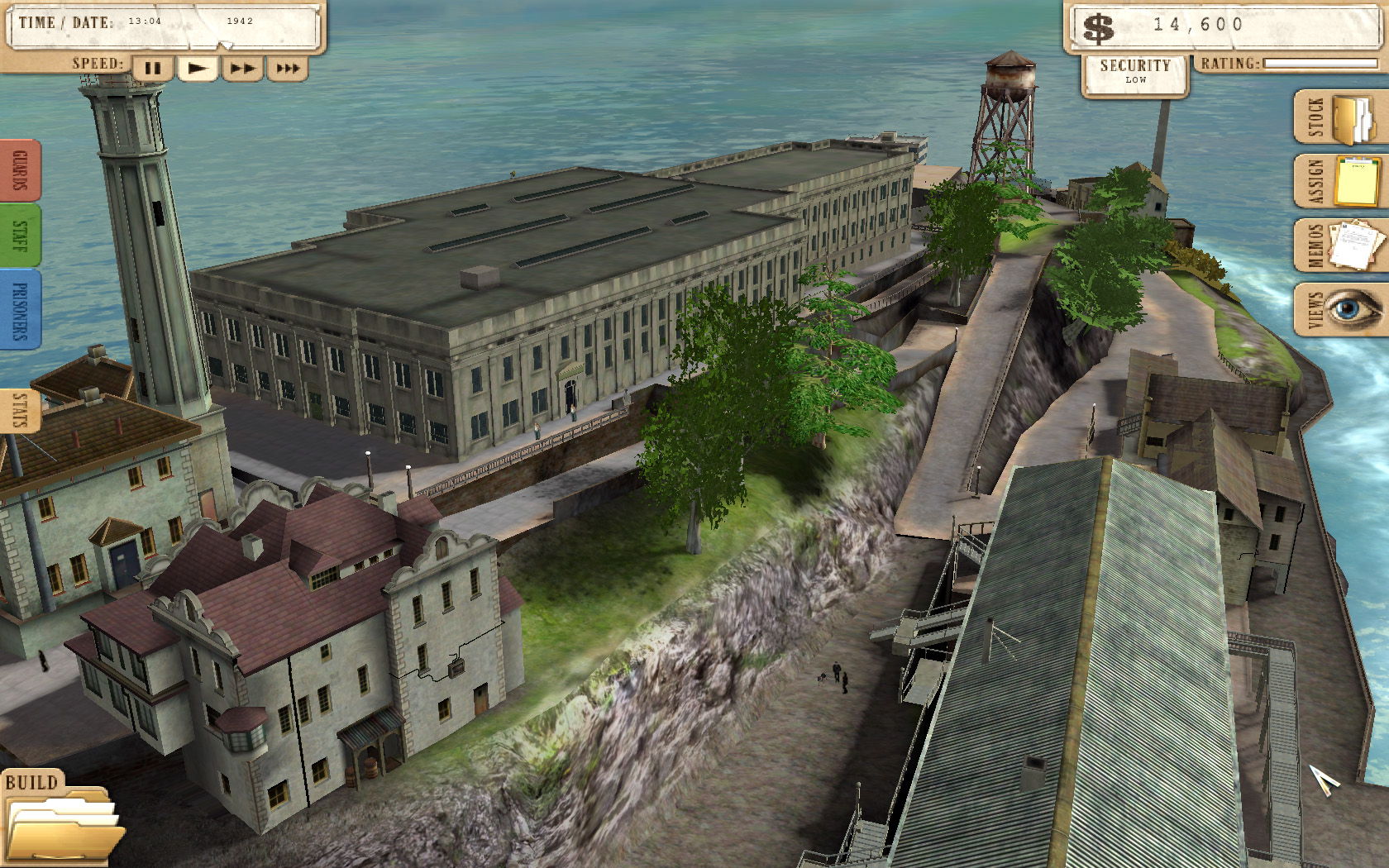The image size is (1389, 868).
Task: Set maximum triple-arrow game speed
Action: [x=287, y=69]
